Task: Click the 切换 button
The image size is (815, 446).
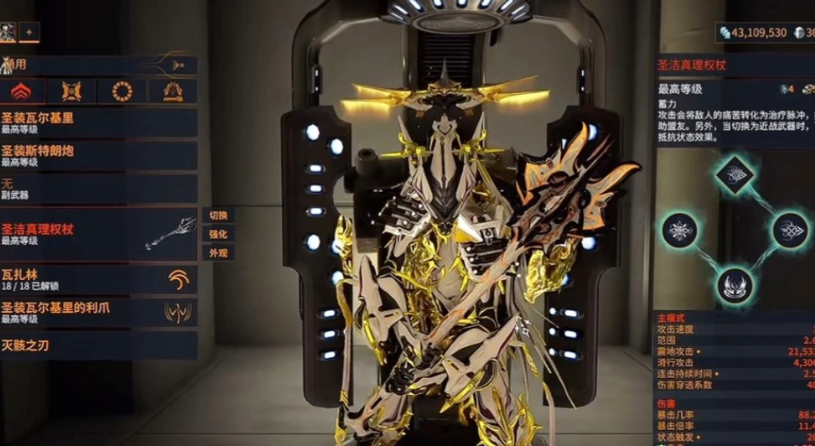Action: [218, 215]
